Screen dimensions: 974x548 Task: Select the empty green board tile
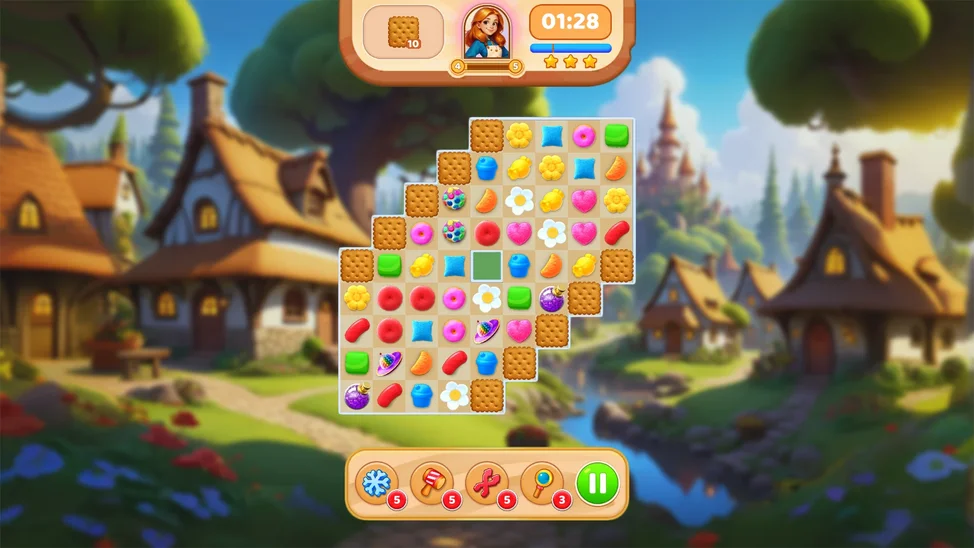coord(487,265)
